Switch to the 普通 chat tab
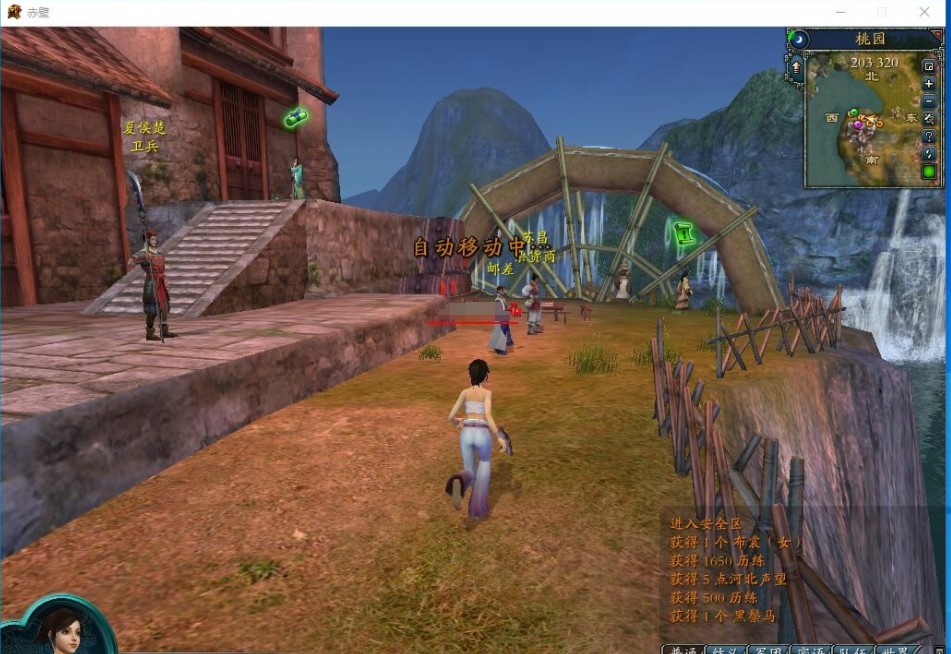 coord(684,650)
